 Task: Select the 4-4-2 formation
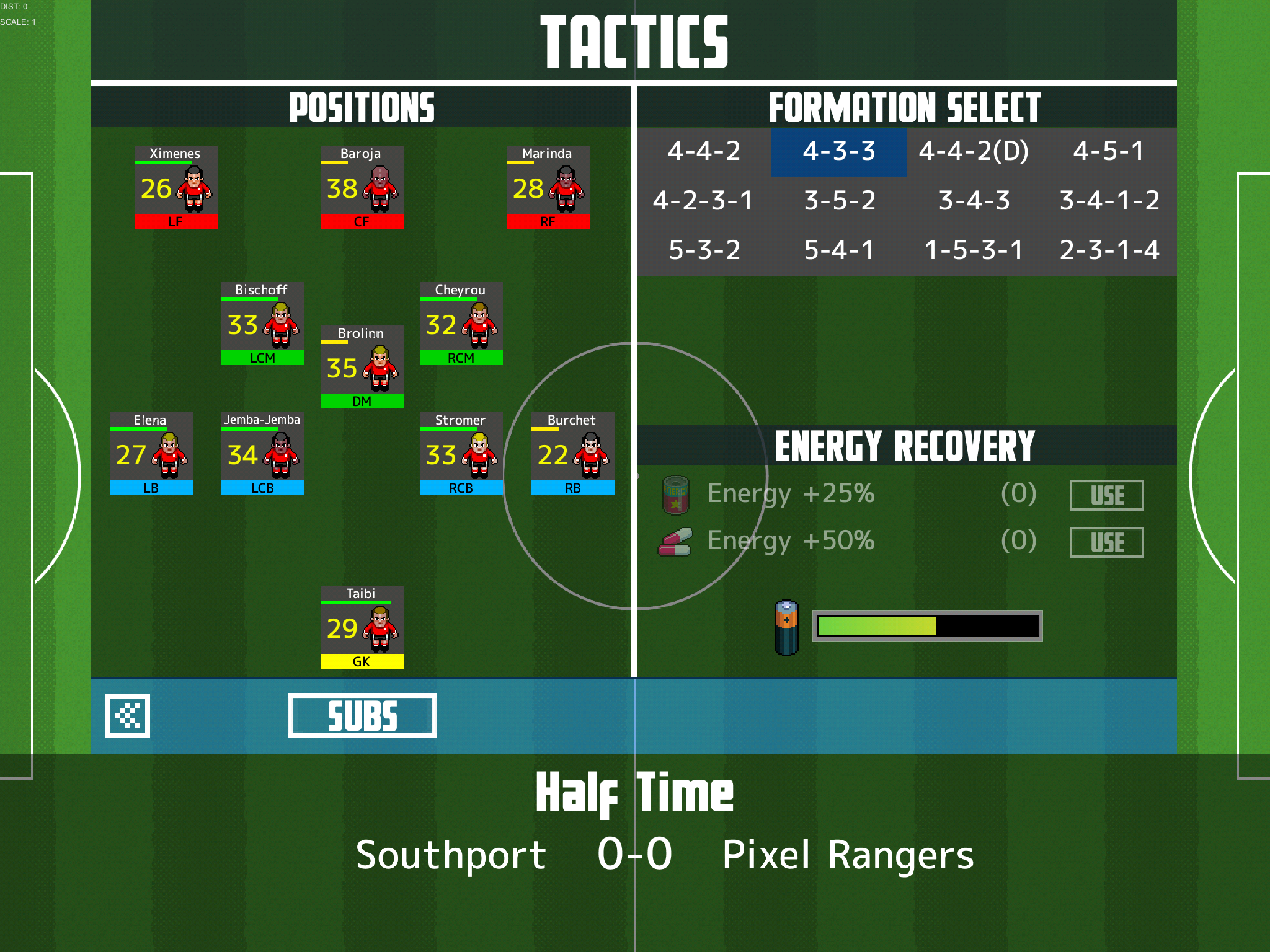(x=704, y=151)
